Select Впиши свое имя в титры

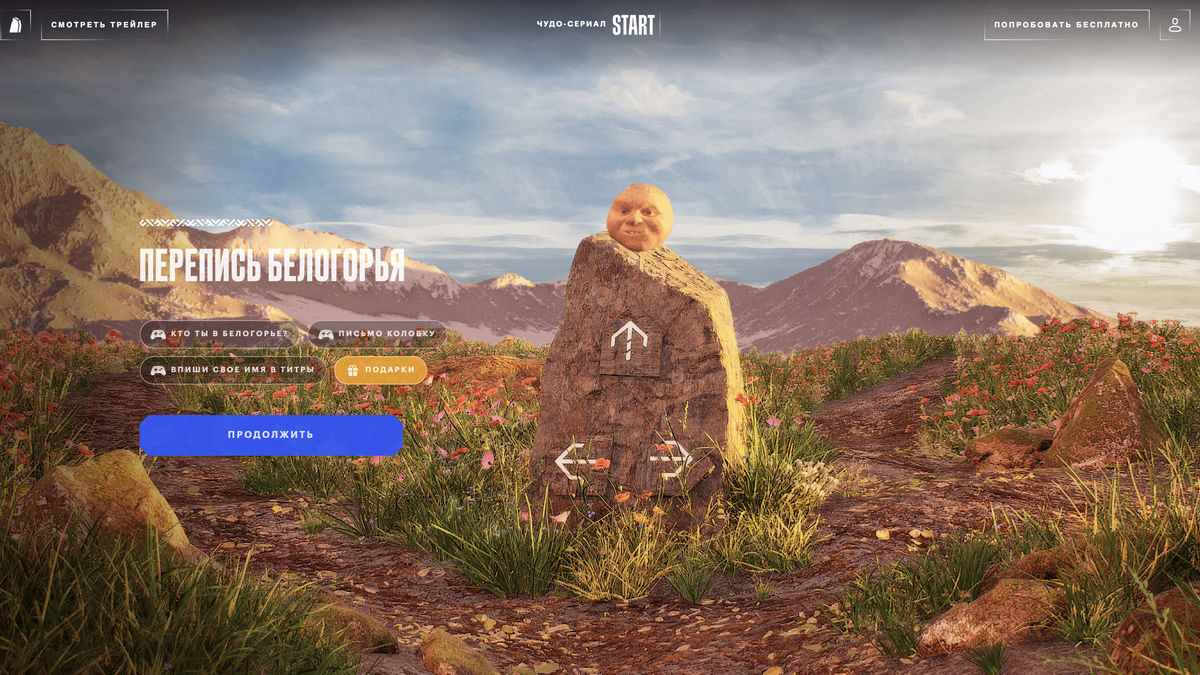232,370
